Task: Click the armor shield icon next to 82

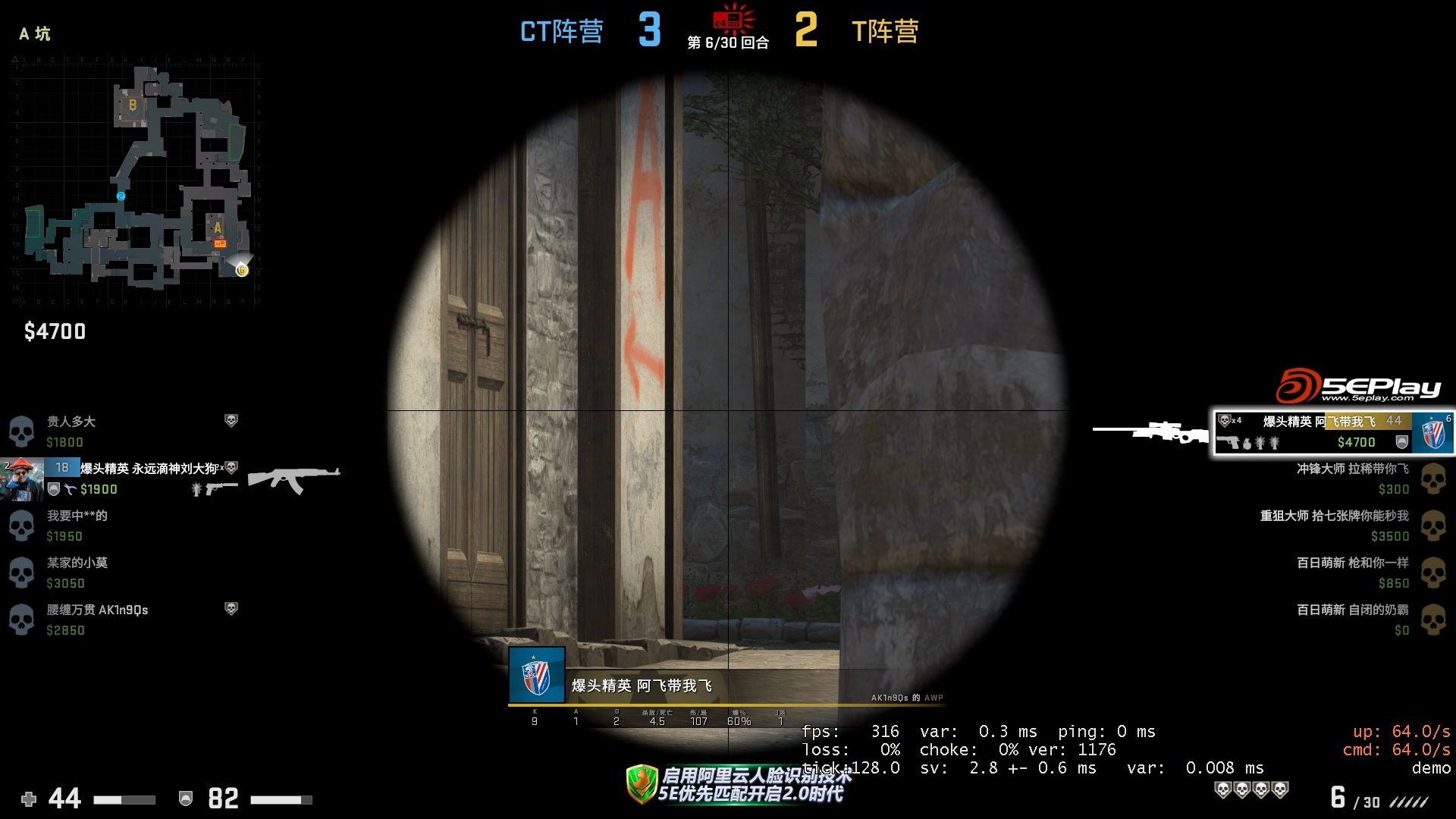Action: coord(185,799)
